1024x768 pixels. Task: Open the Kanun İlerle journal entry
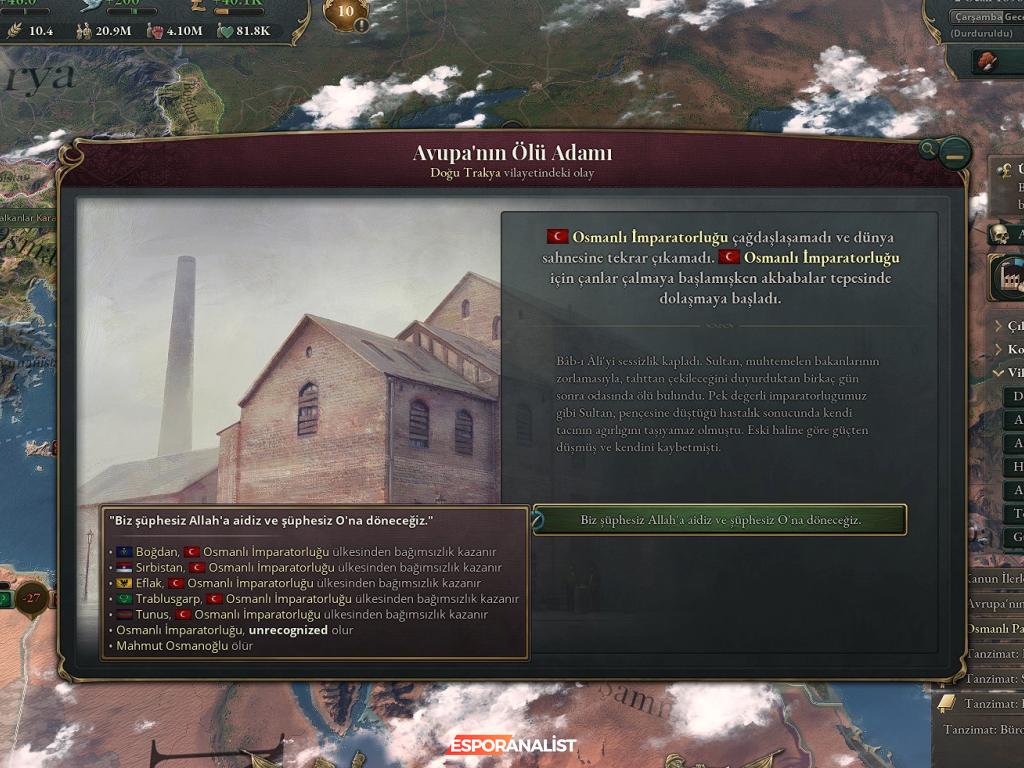[993, 578]
